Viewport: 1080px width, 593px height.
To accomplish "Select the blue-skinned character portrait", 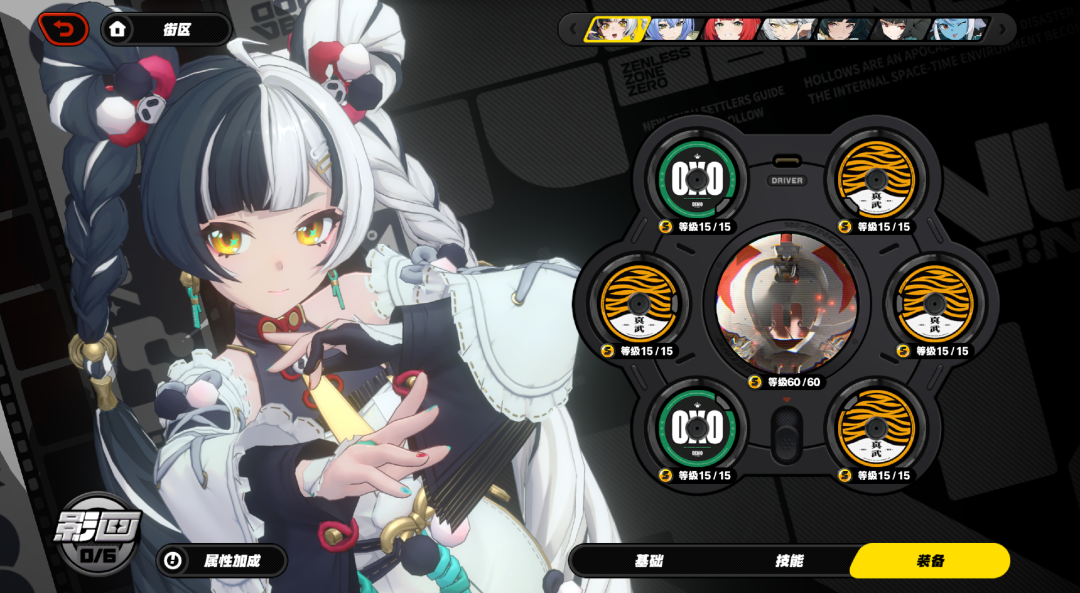I will [958, 29].
